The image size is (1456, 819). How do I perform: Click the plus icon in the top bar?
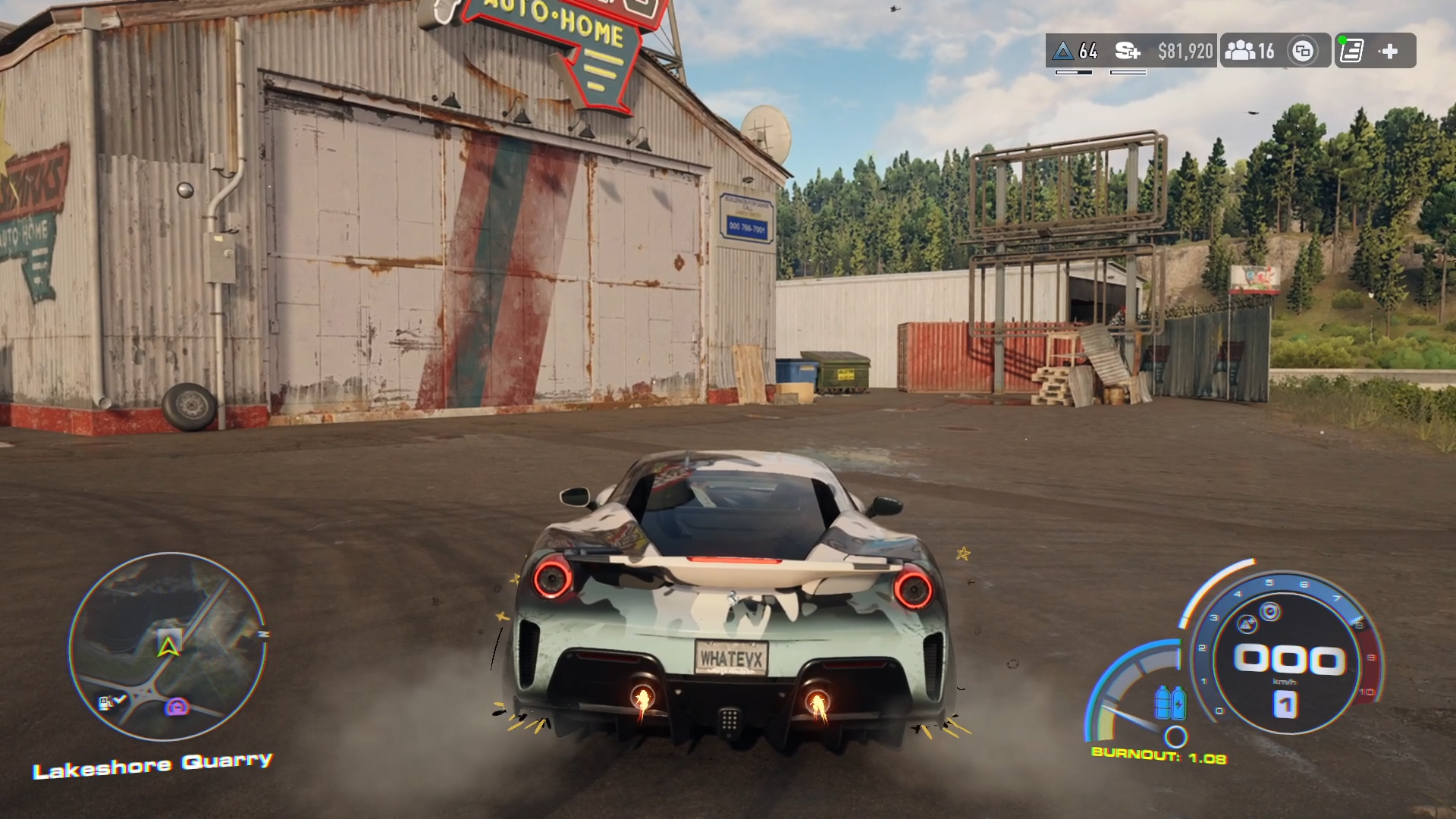pos(1389,51)
